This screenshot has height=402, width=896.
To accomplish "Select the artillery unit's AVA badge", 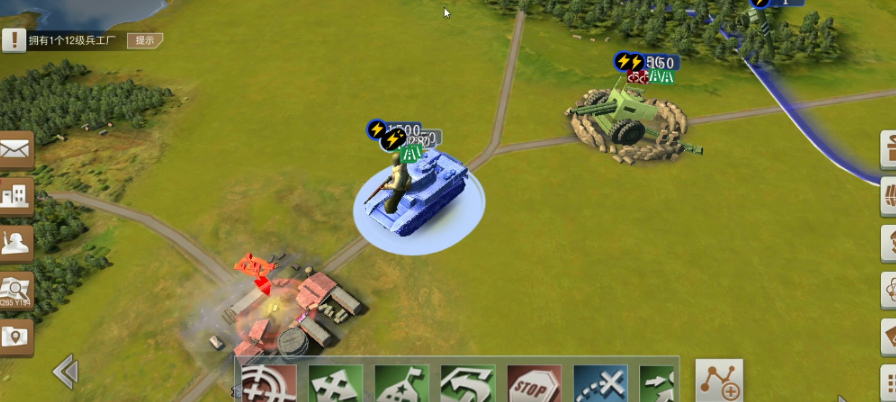I will [661, 76].
